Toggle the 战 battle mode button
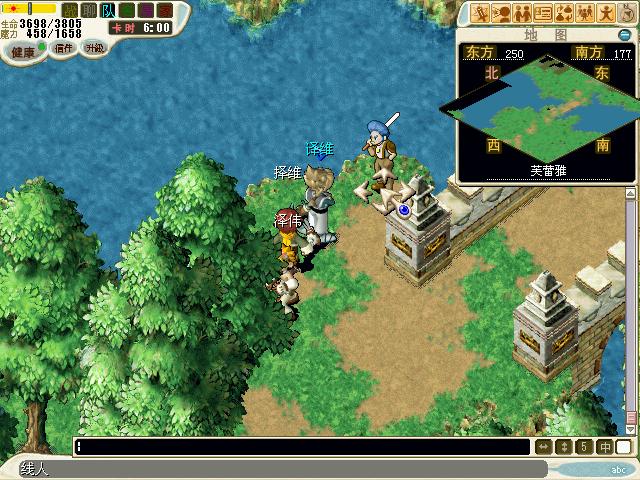Screen dimensions: 640x480 point(69,10)
